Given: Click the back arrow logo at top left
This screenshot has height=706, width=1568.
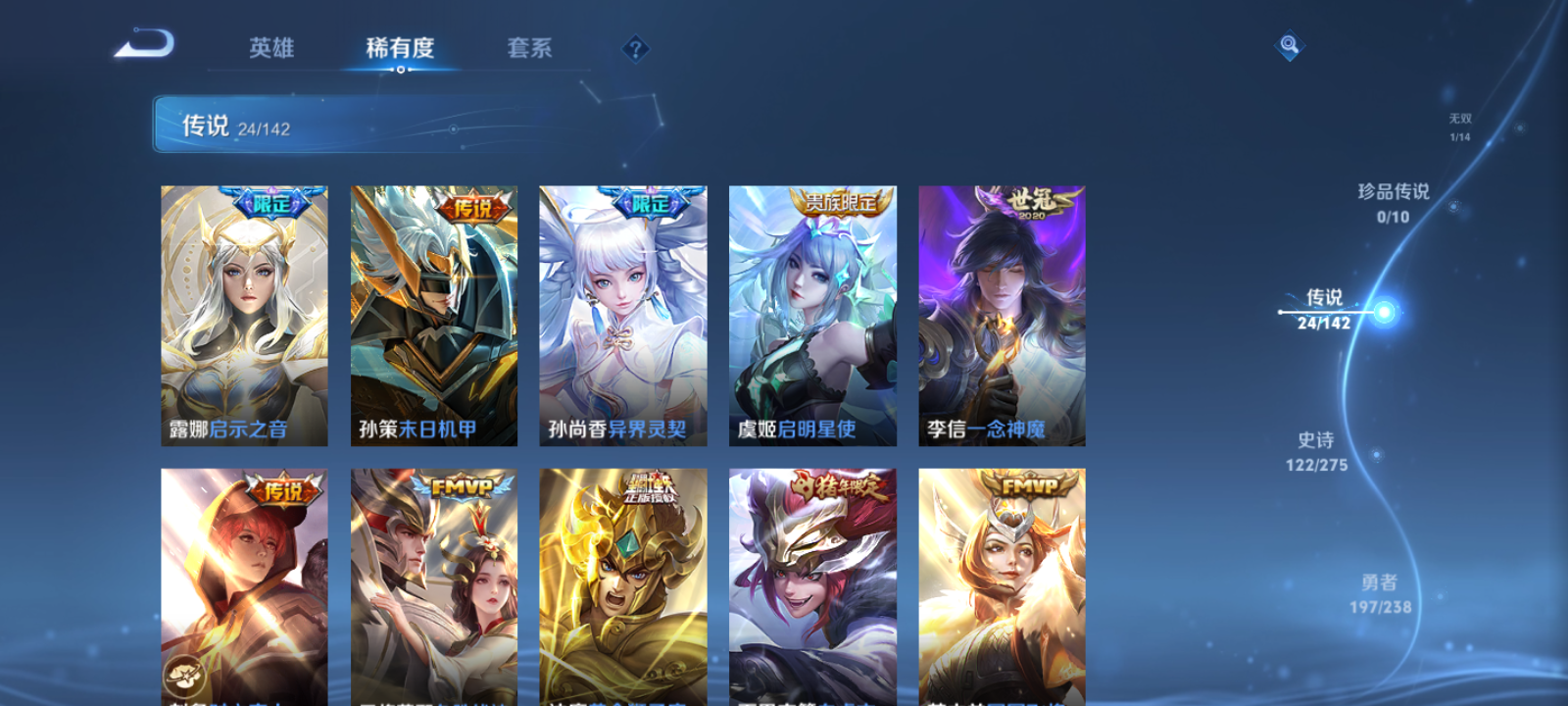Looking at the screenshot, I should [x=145, y=44].
